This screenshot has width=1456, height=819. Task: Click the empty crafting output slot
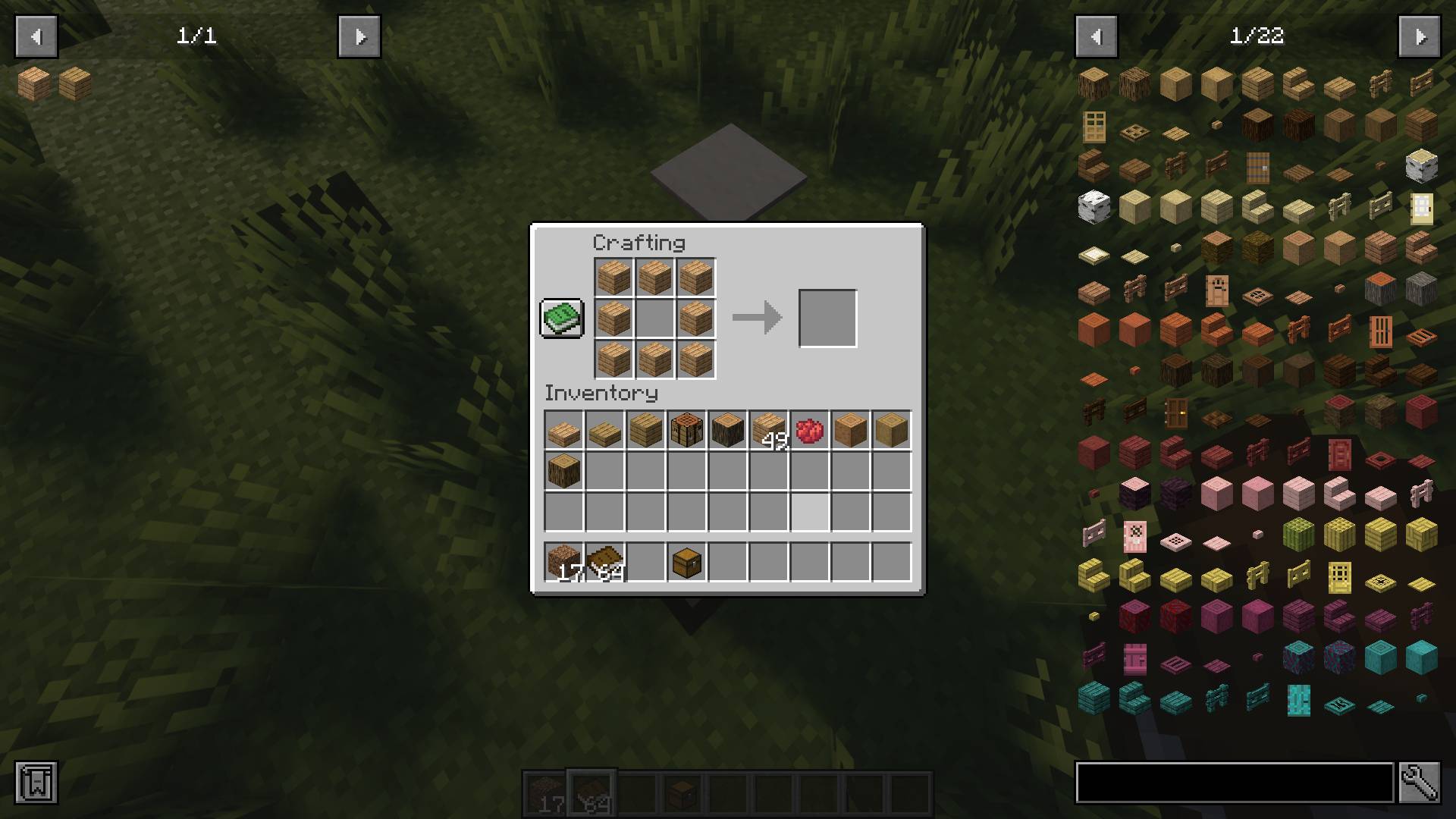click(827, 317)
